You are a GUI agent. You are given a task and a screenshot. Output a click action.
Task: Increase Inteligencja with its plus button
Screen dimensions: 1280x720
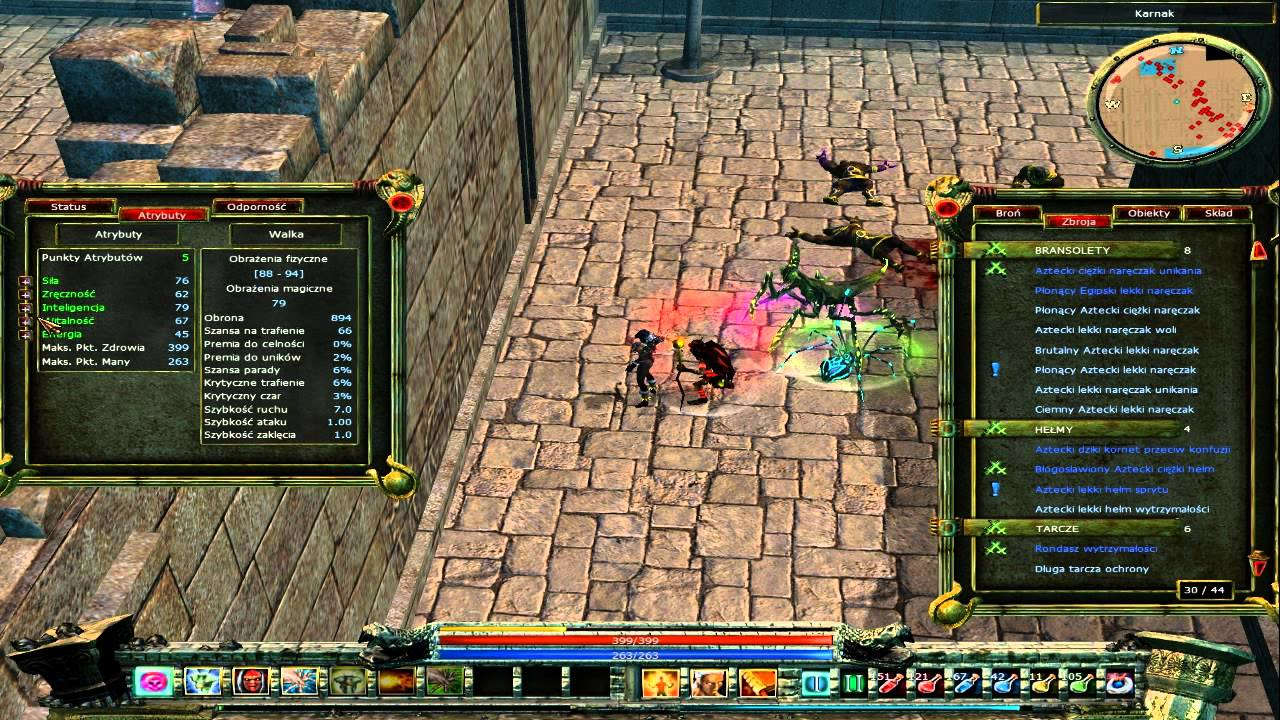pyautogui.click(x=26, y=308)
